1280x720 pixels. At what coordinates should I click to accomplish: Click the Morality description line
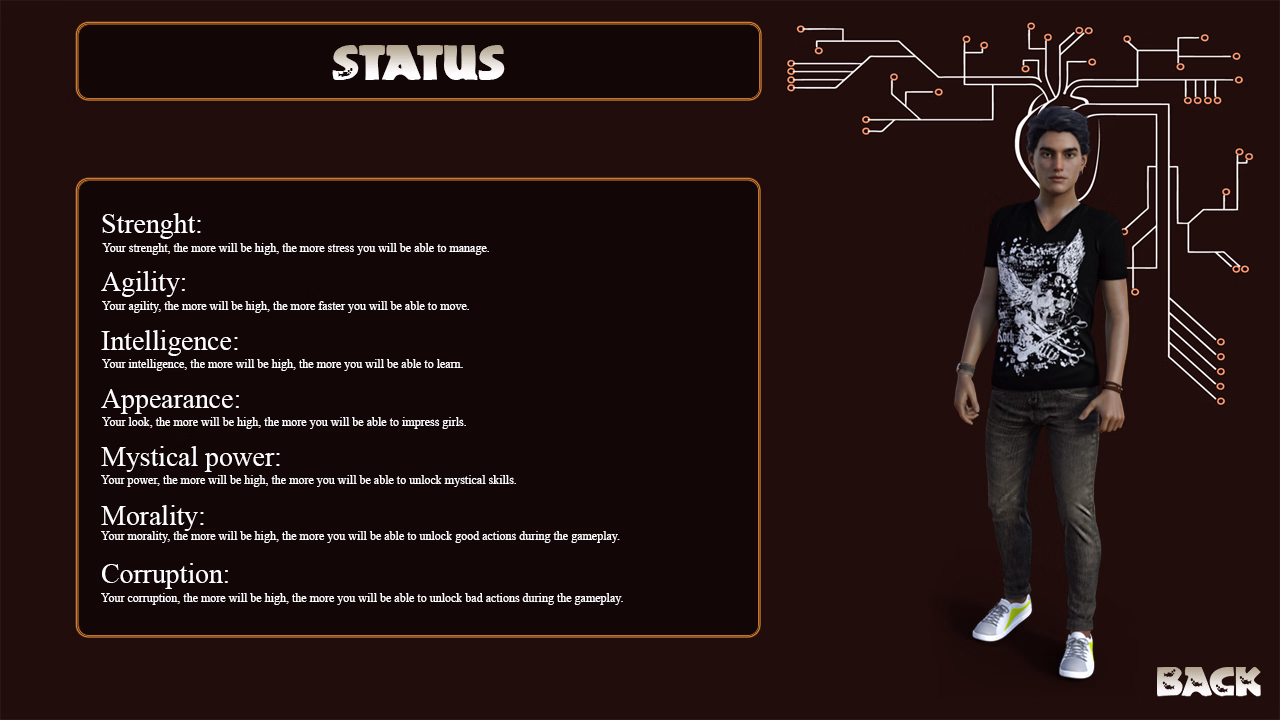tap(360, 536)
